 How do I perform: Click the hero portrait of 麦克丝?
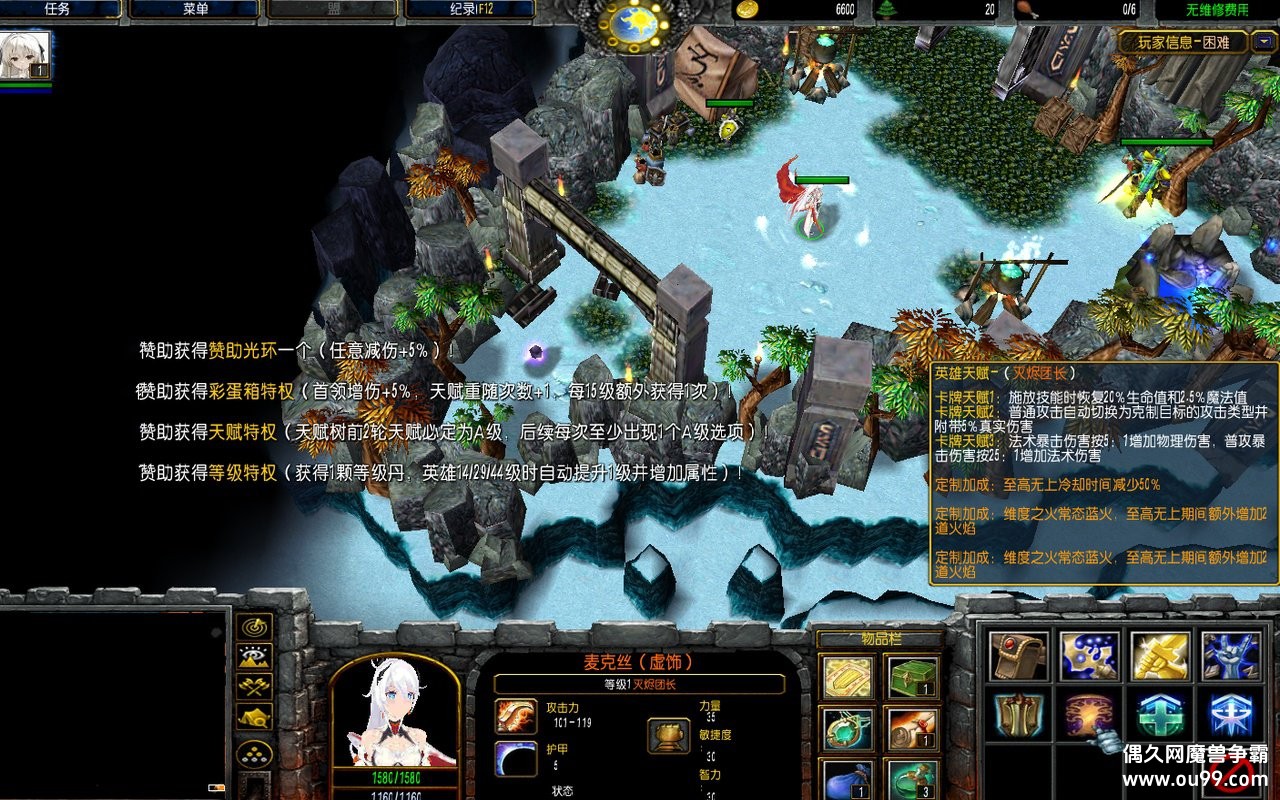[395, 712]
